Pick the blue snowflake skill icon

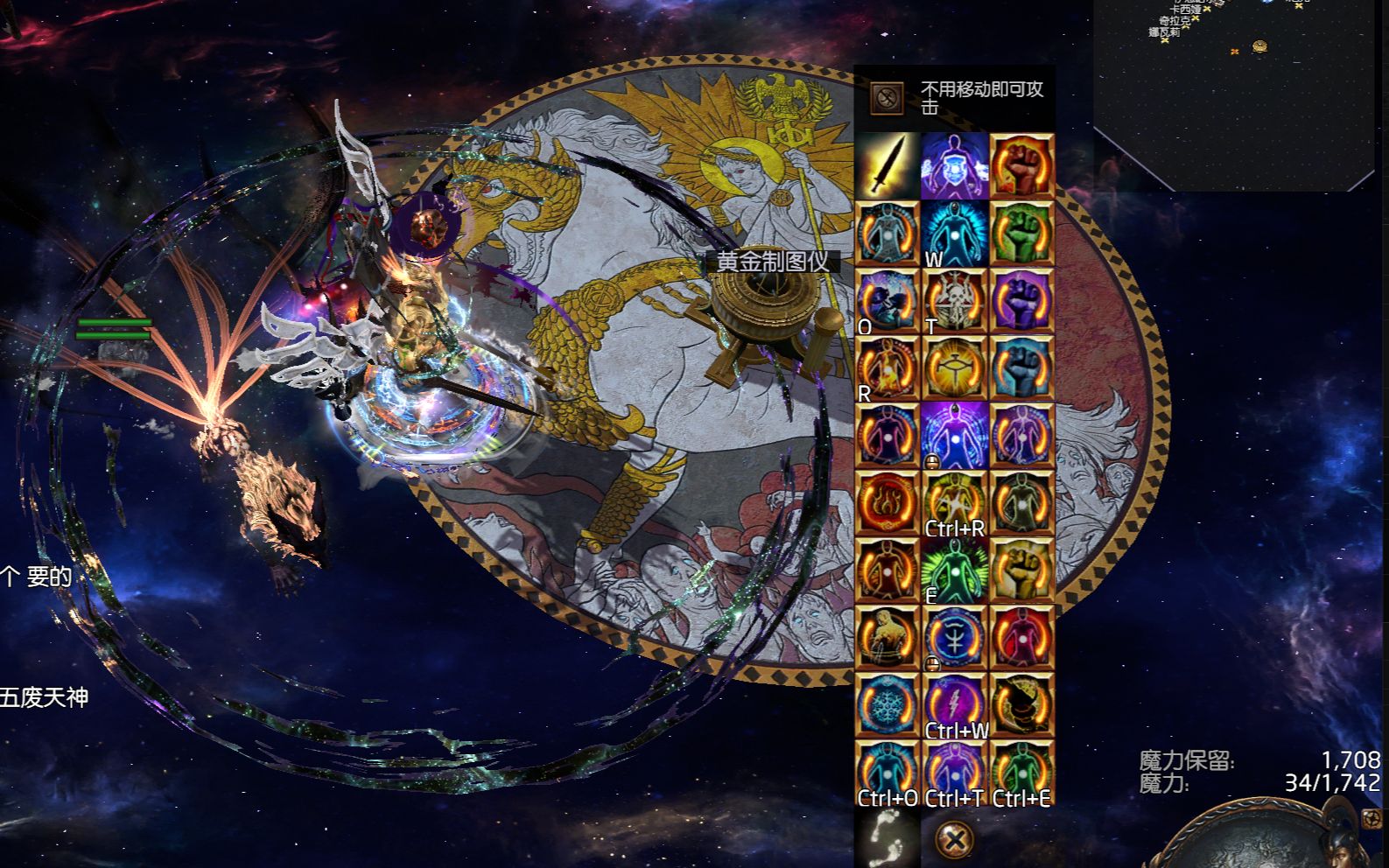887,705
